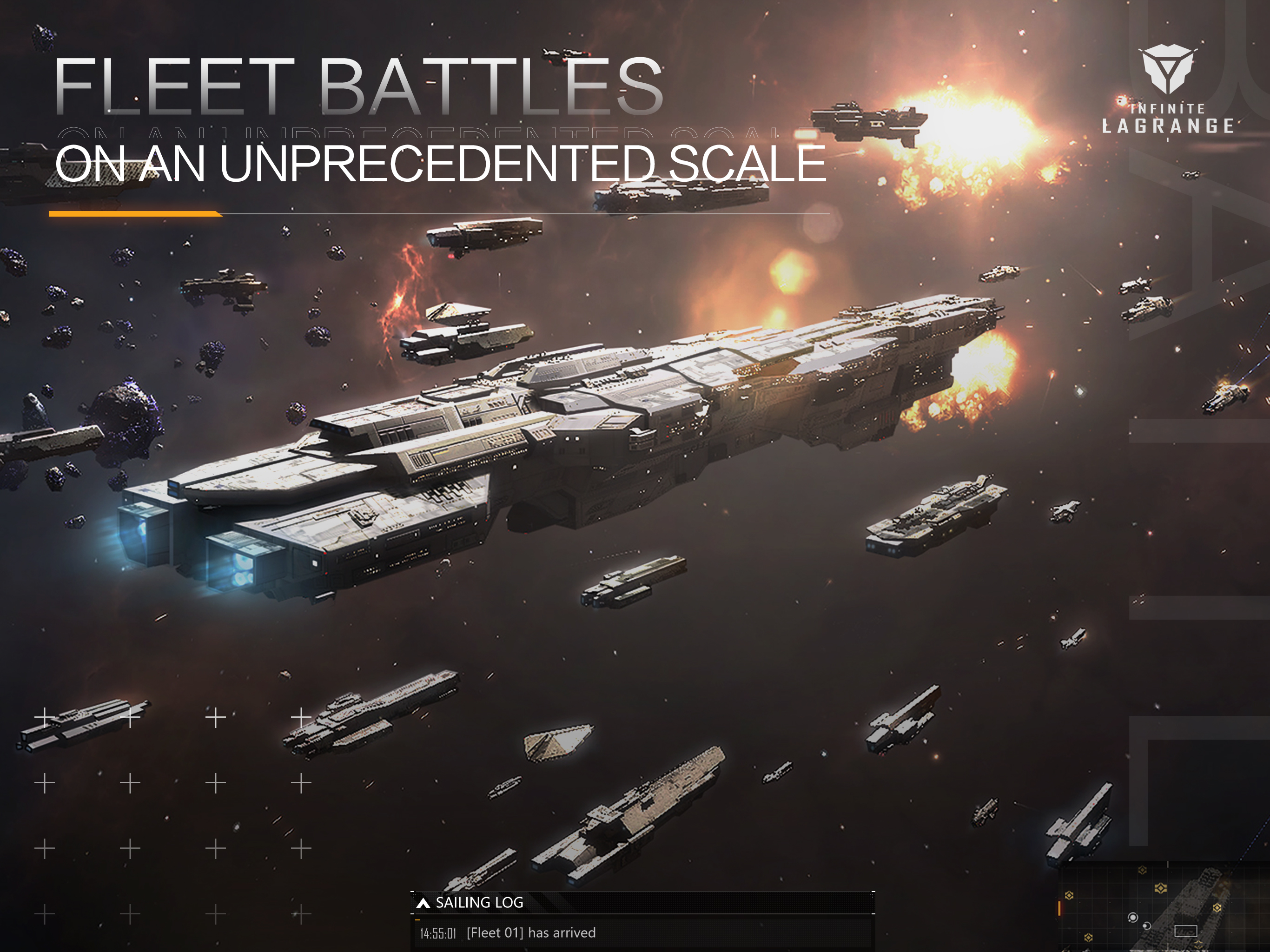Expand the Sailing Log panel arrow

[x=423, y=903]
